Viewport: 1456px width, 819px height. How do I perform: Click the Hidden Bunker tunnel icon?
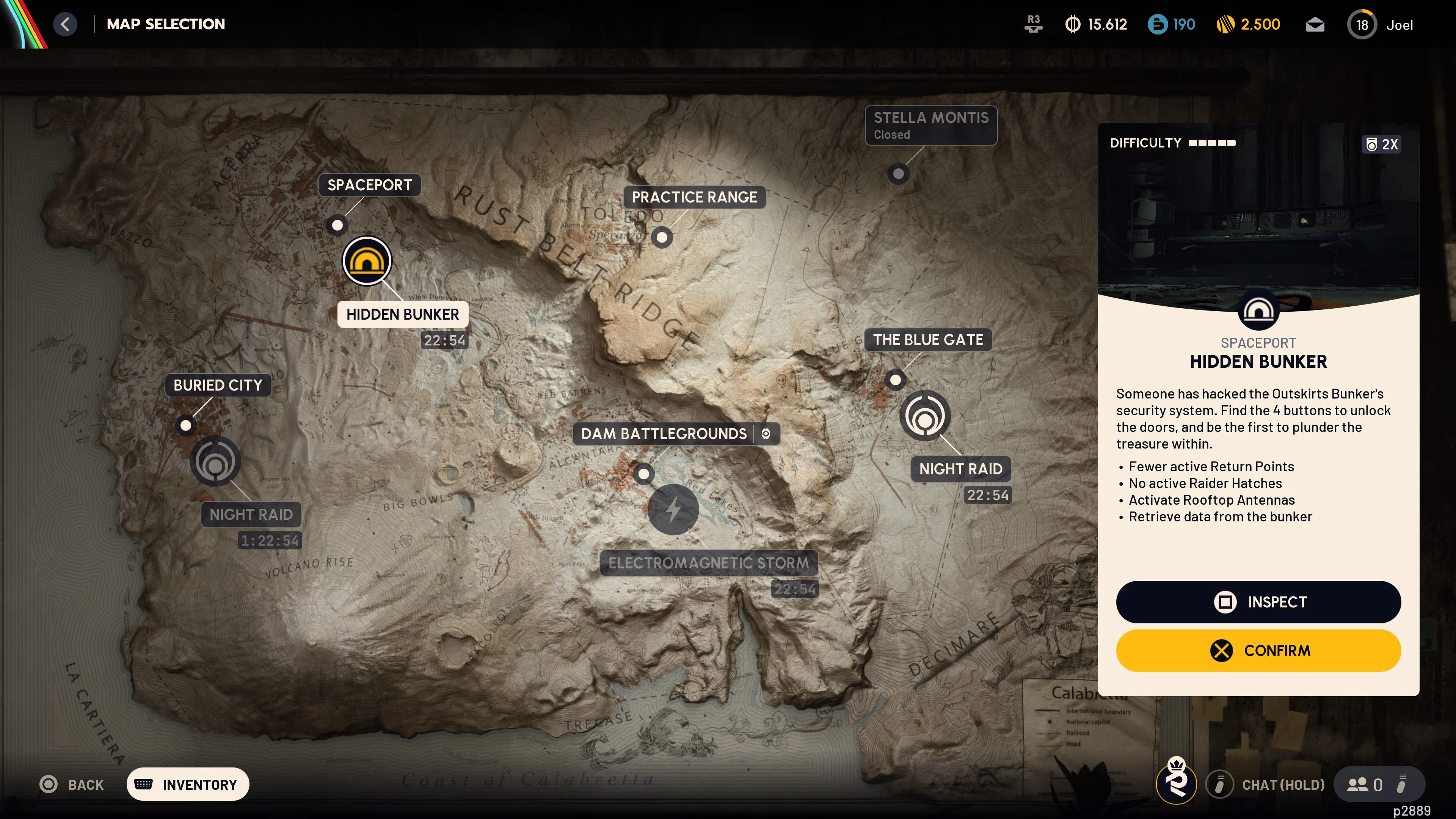367,260
